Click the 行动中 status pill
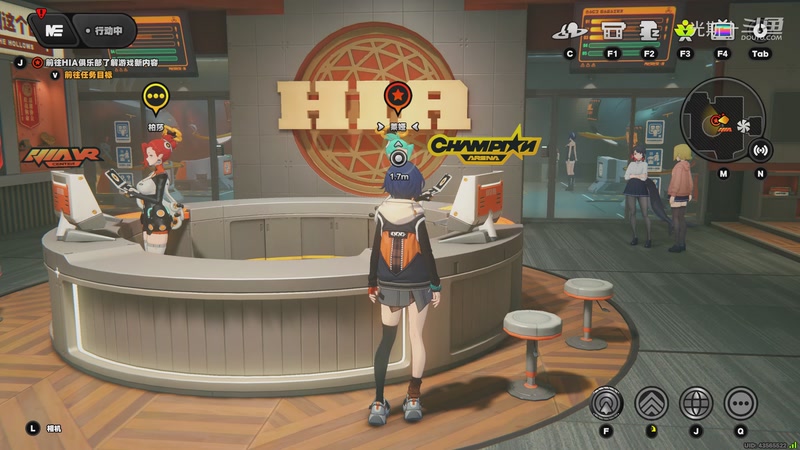The image size is (800, 450). [x=104, y=30]
